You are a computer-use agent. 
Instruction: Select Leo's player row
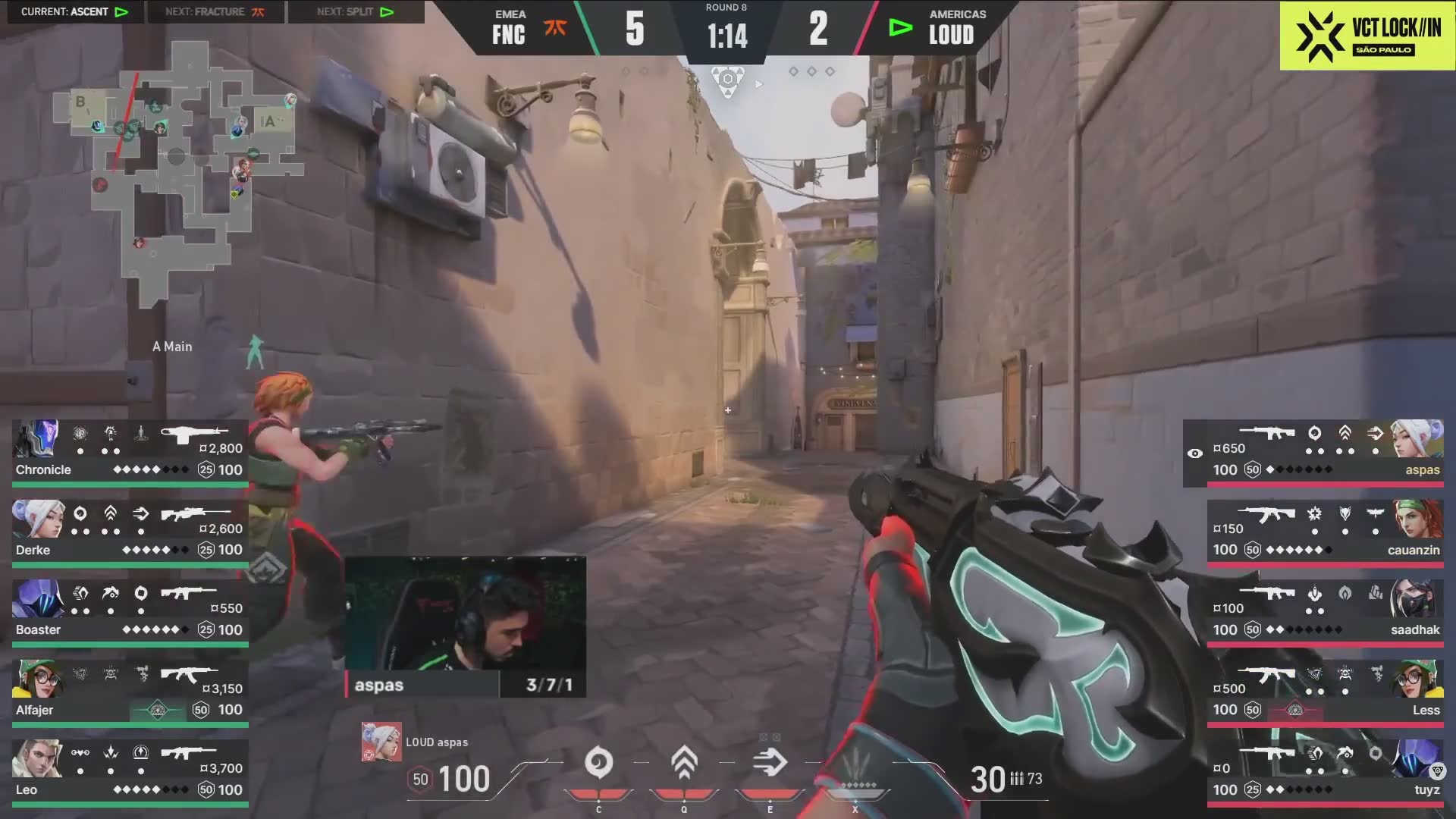(x=130, y=770)
